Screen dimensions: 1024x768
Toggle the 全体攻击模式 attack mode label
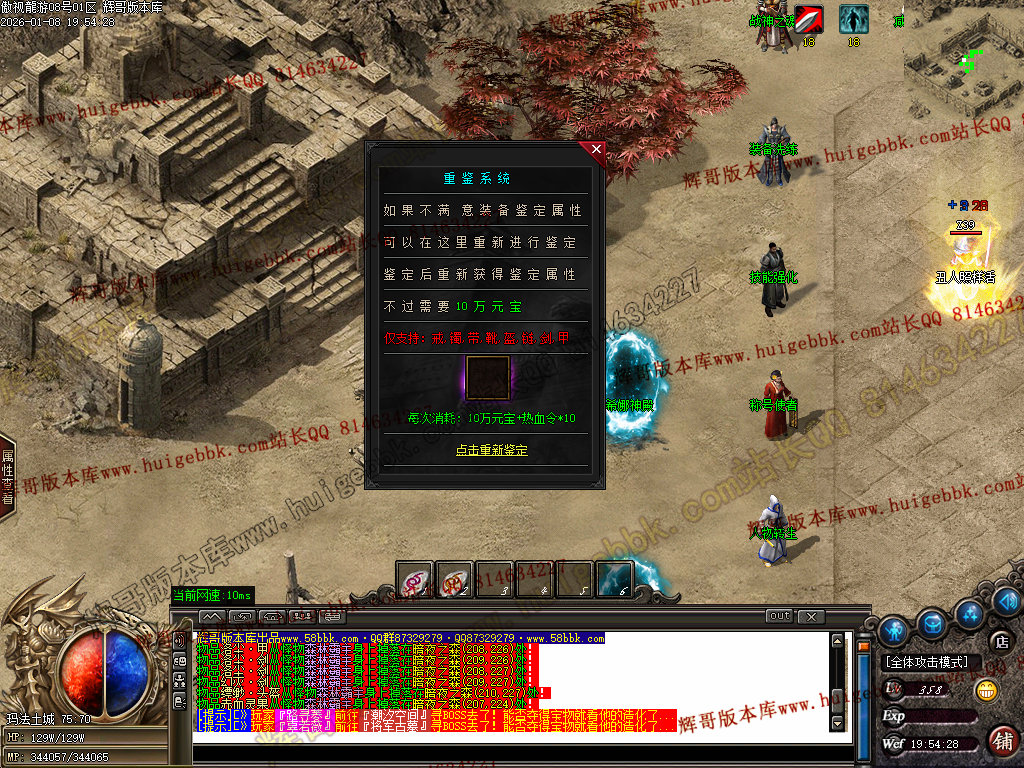(x=927, y=662)
